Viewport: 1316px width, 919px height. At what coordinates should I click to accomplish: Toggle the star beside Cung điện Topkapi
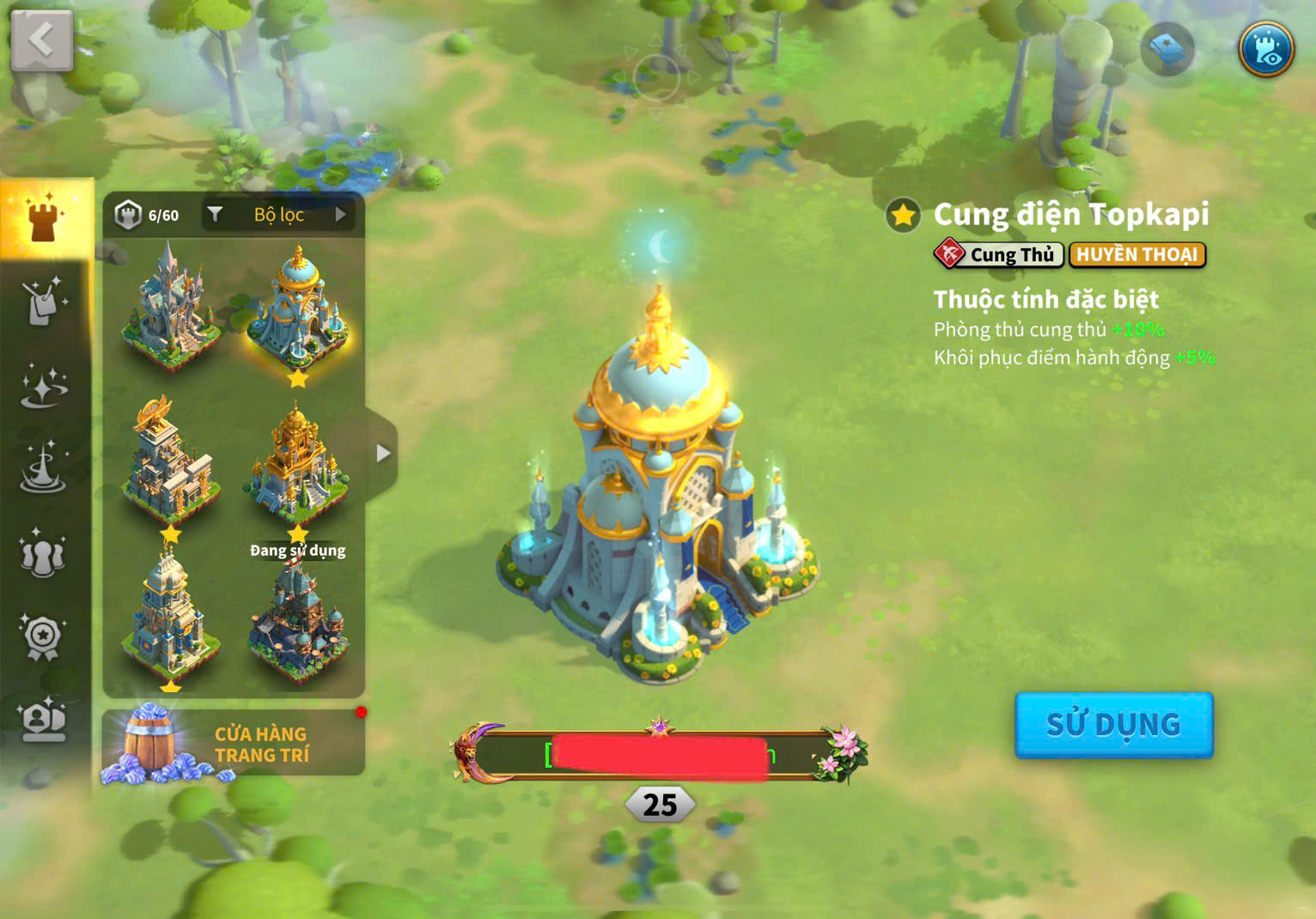point(904,216)
